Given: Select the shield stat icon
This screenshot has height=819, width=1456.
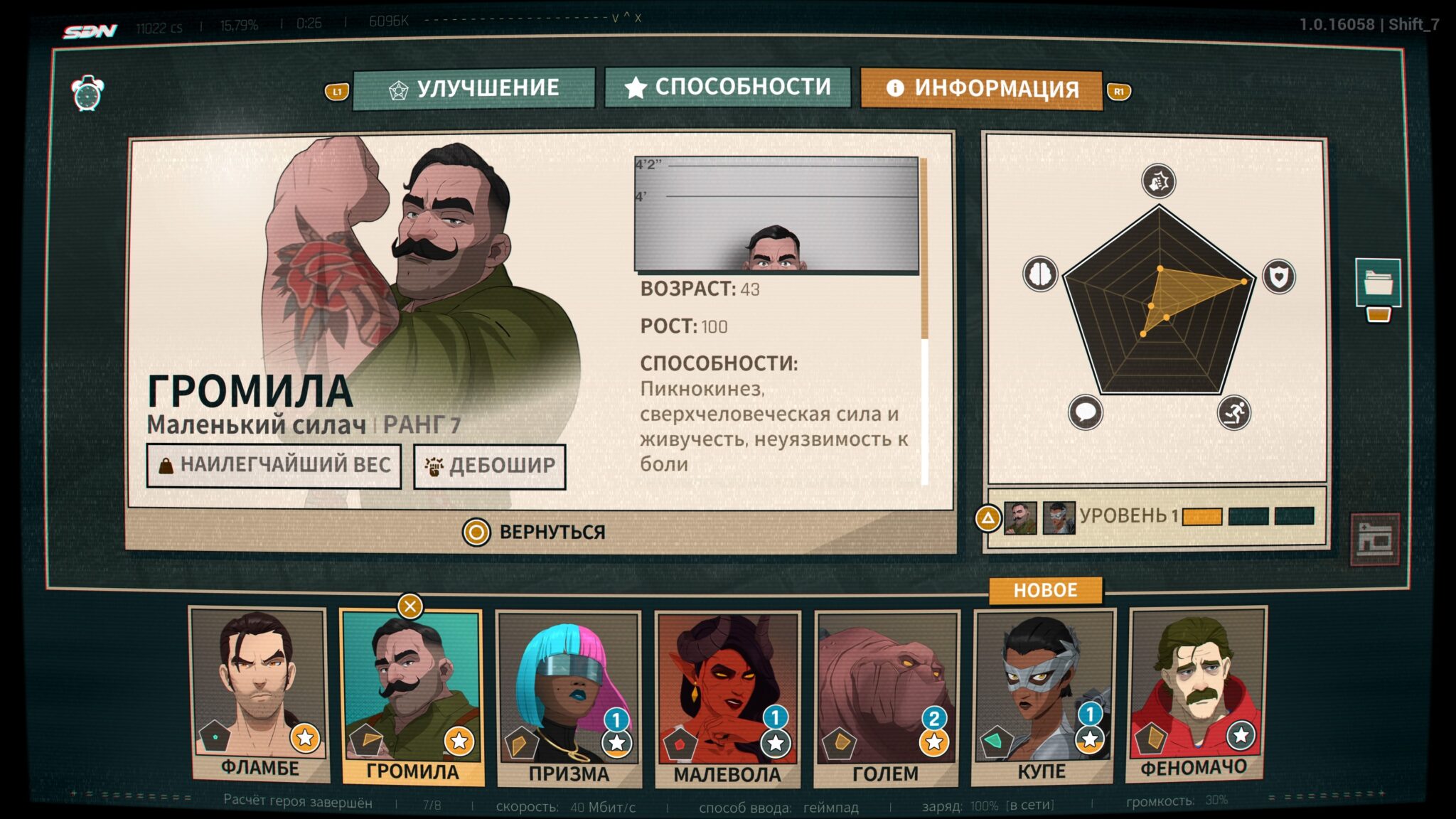Looking at the screenshot, I should [x=1278, y=277].
